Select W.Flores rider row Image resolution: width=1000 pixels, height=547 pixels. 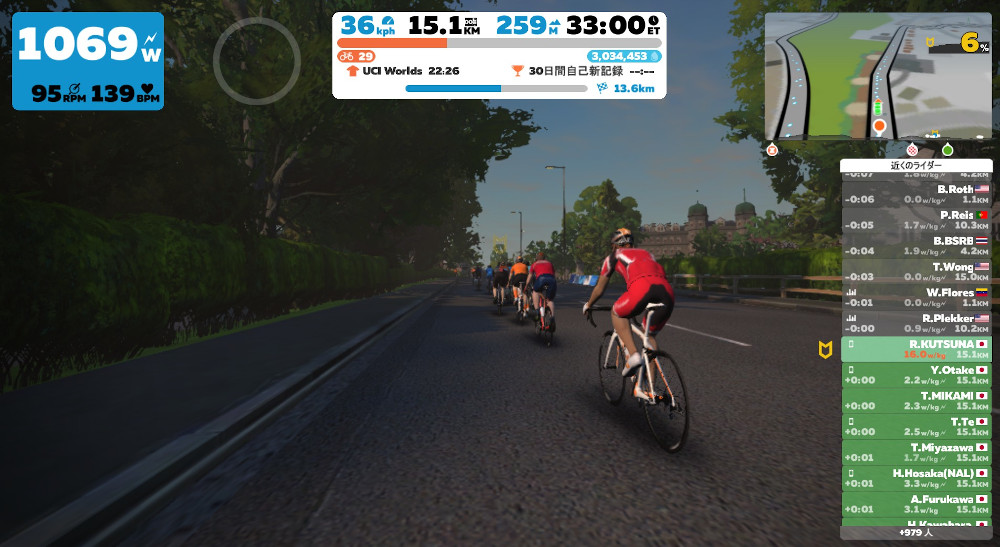[916, 297]
